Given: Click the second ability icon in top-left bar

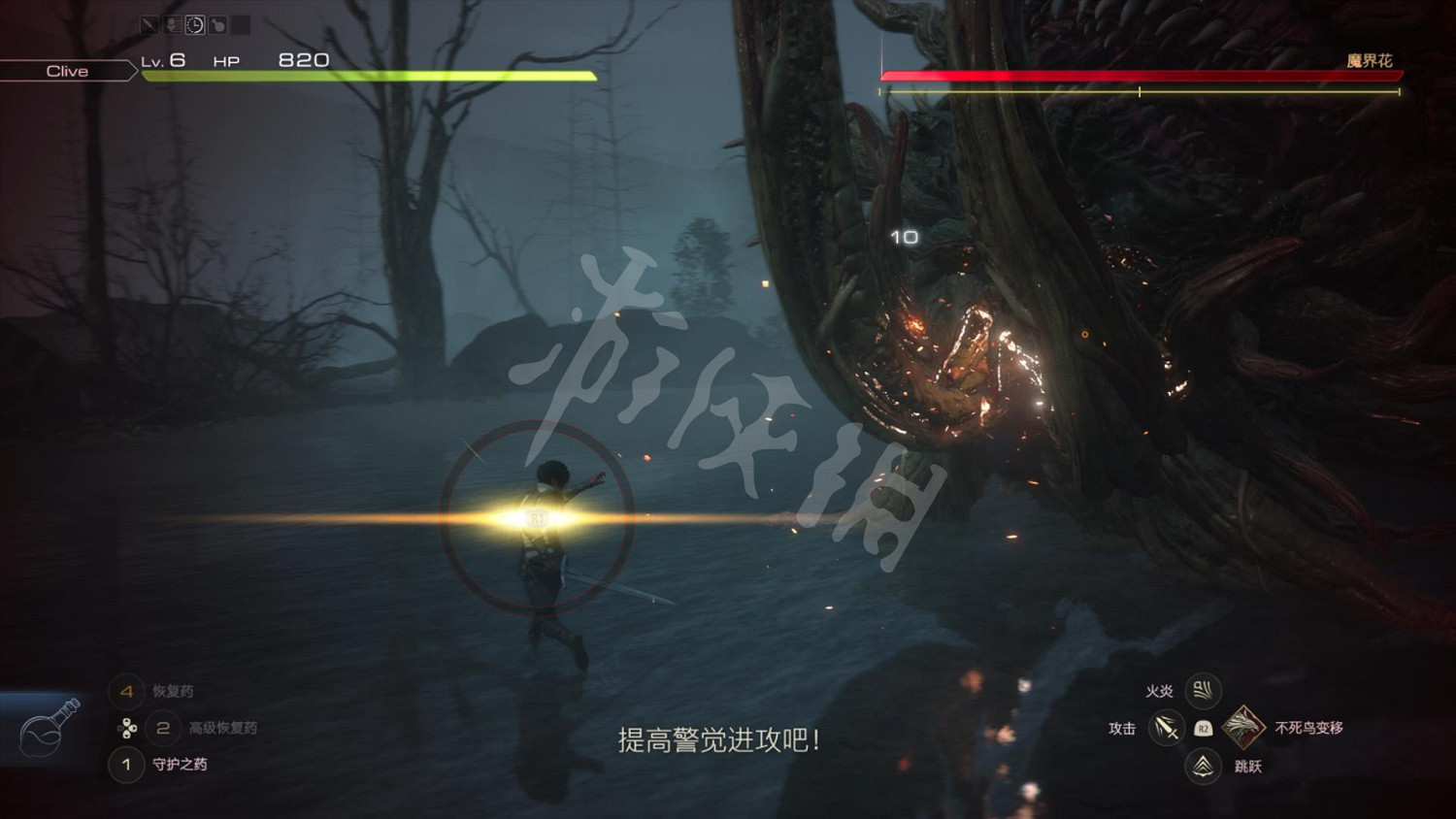Looking at the screenshot, I should point(173,26).
